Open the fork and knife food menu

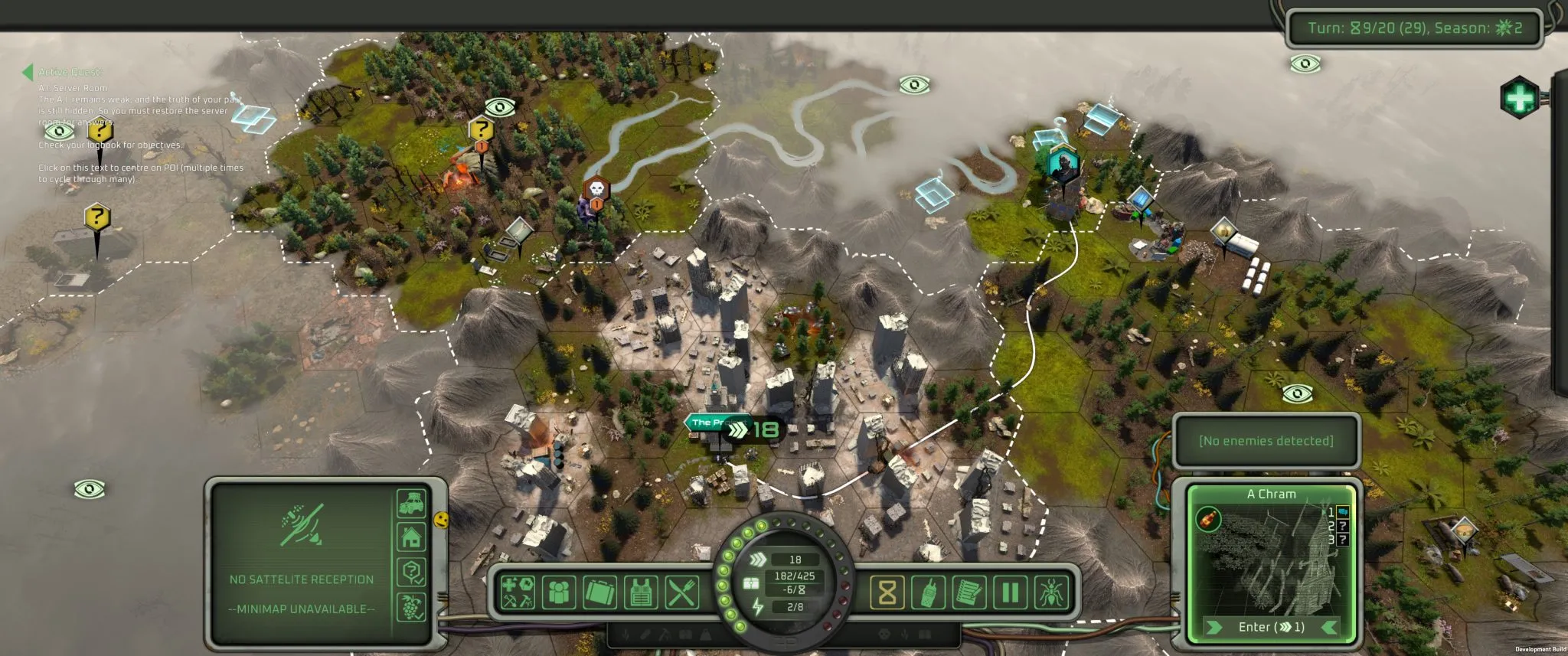click(x=681, y=592)
